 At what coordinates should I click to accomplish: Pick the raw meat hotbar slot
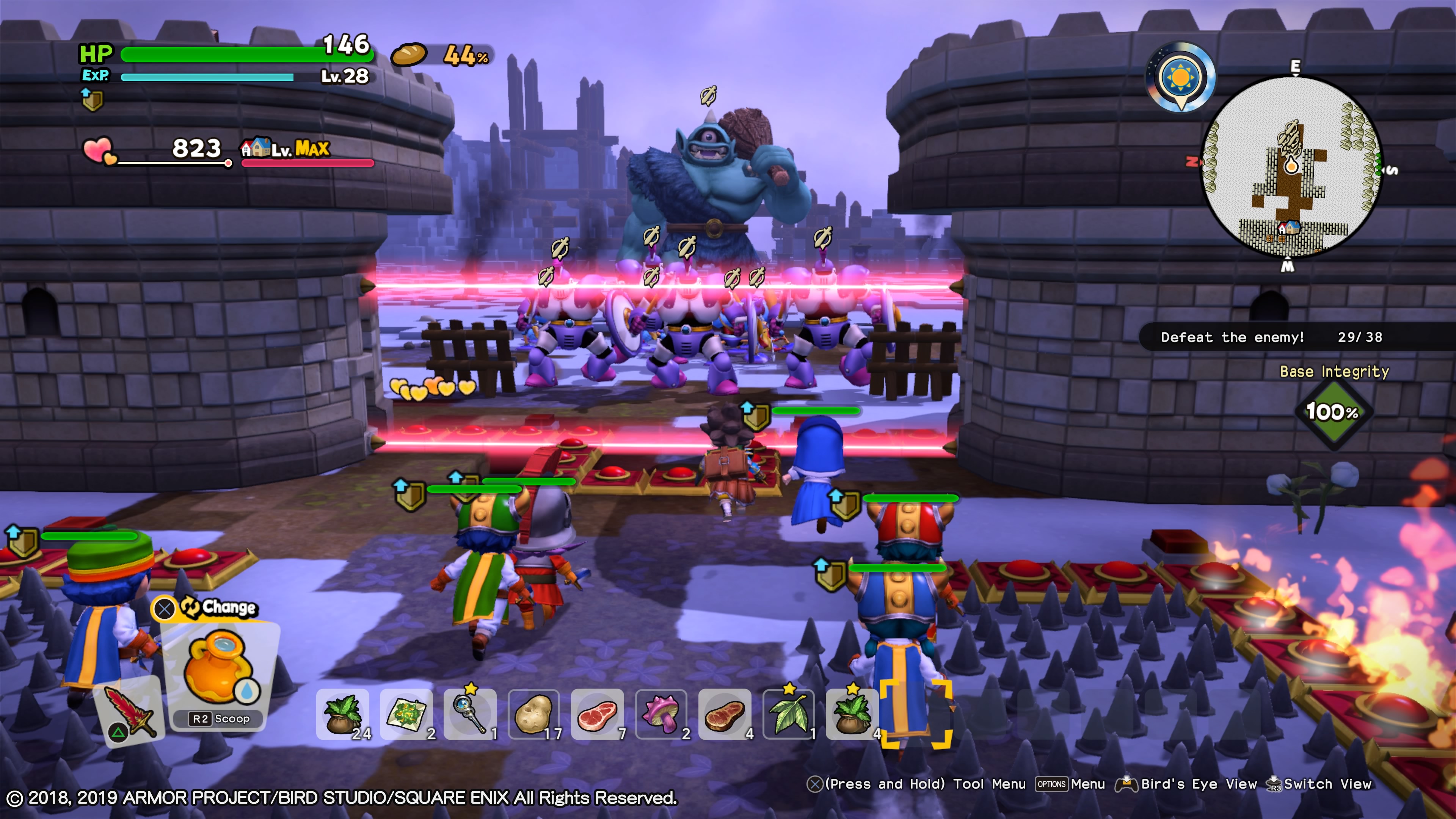598,714
